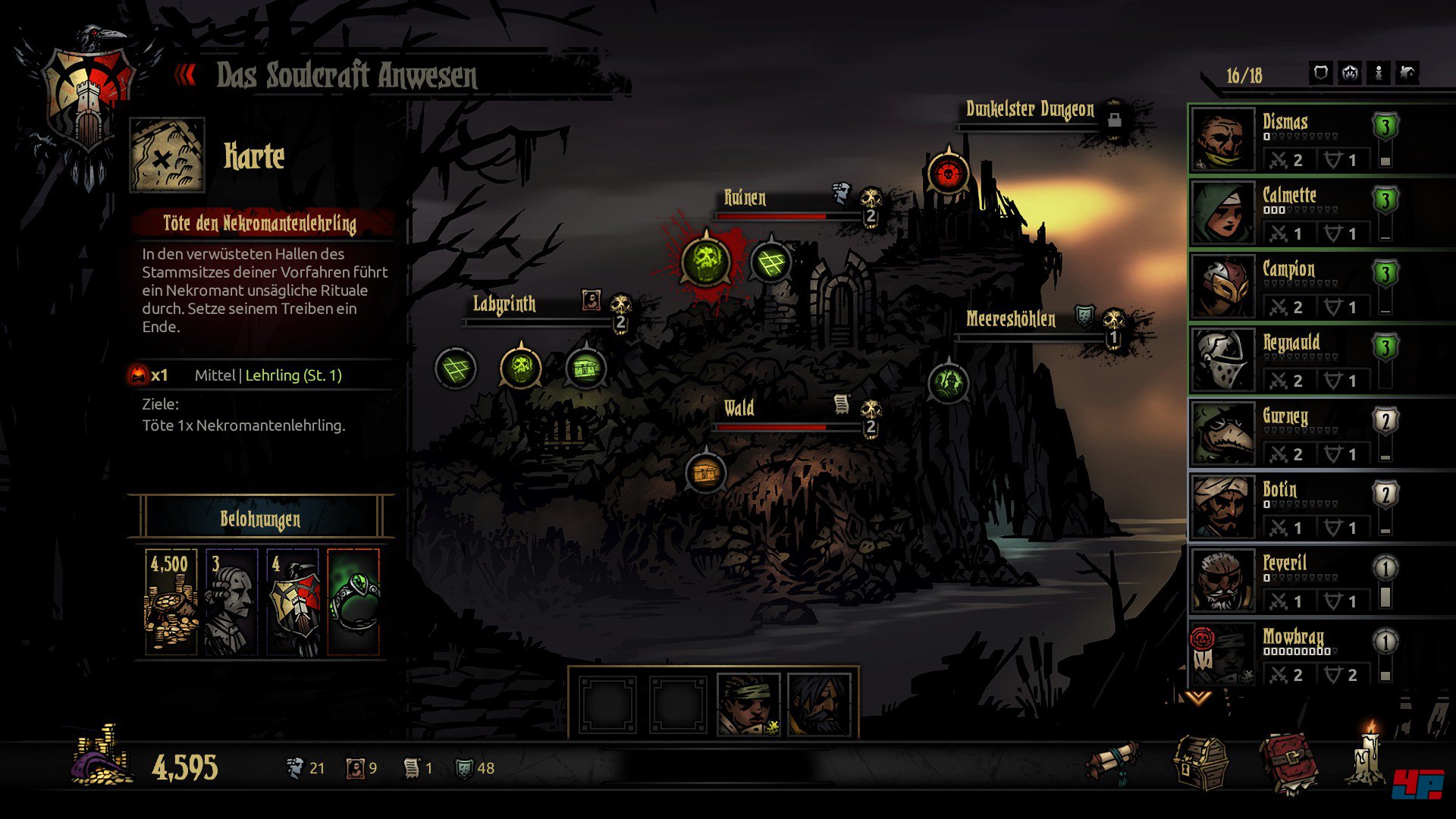Select the Meereshöhlen quest marker

[x=948, y=382]
